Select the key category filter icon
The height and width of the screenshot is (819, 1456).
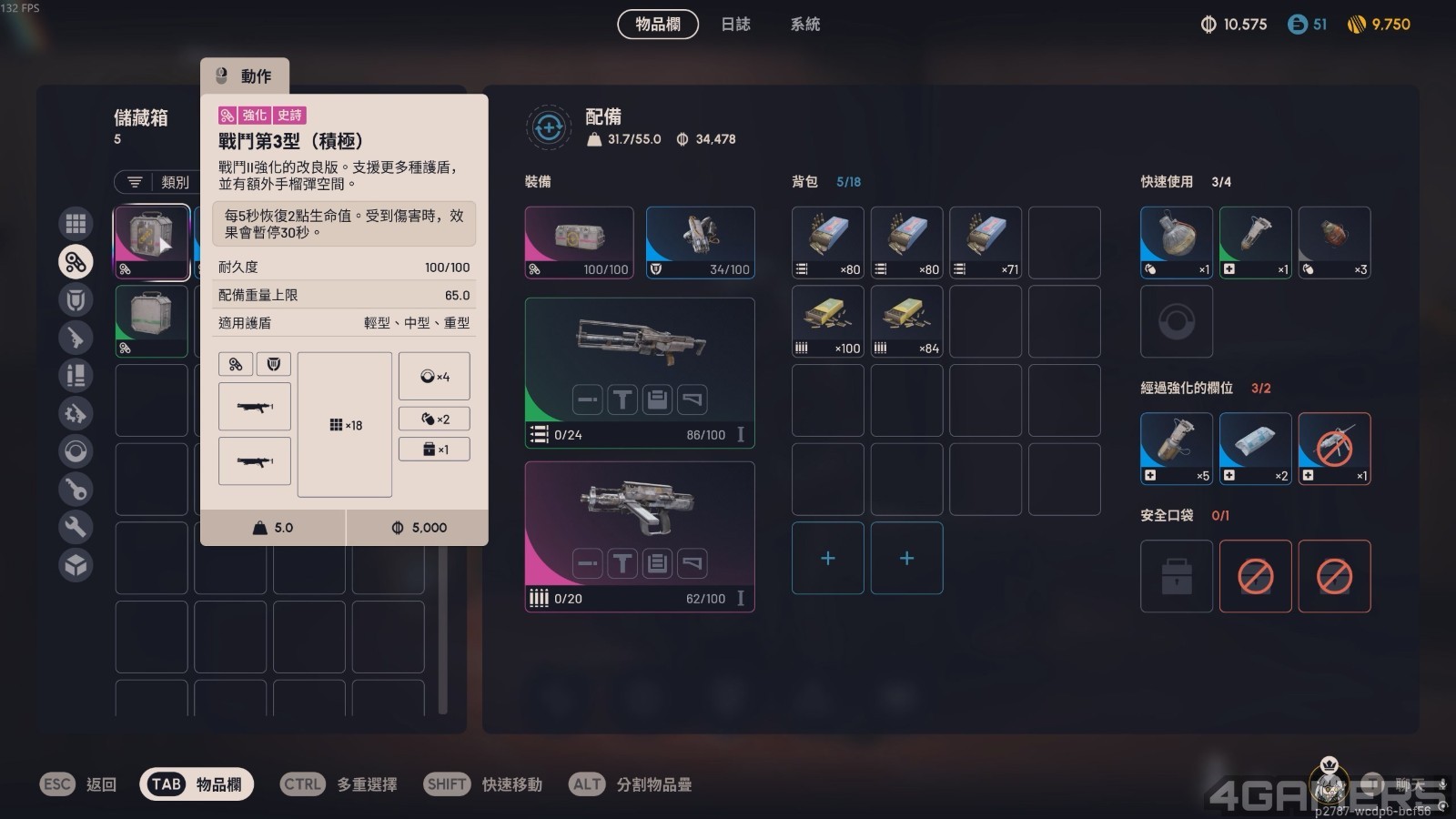point(76,489)
